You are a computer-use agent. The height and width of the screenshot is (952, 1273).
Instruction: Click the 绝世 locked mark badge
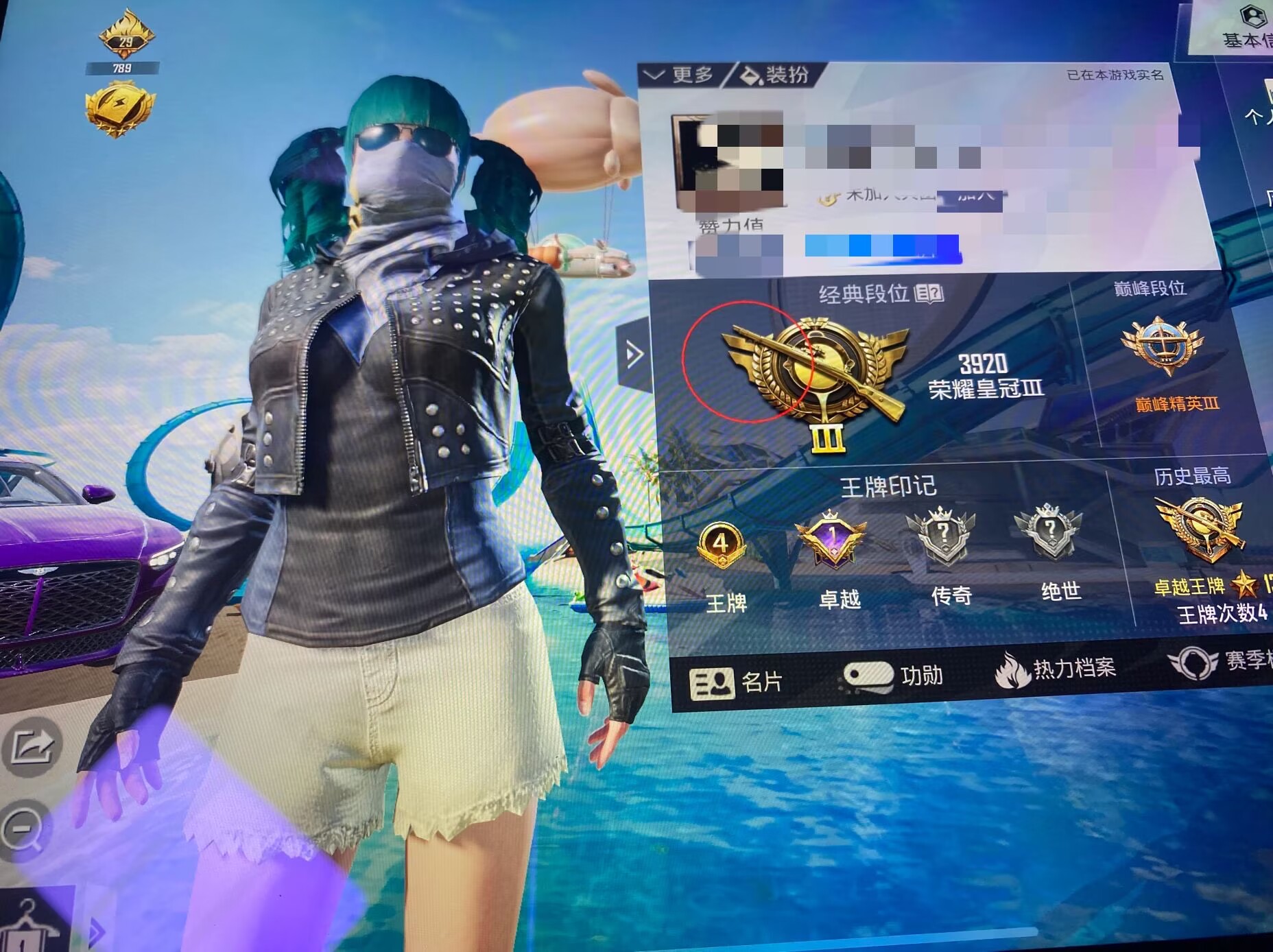pyautogui.click(x=1049, y=532)
